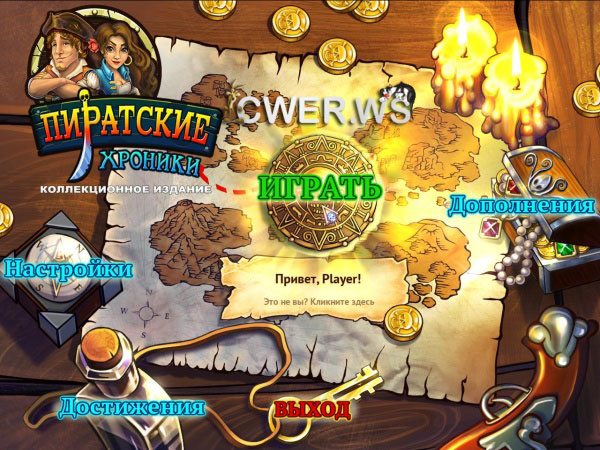View the Достижения achievements screen
Viewport: 600px width, 450px height.
click(x=131, y=407)
